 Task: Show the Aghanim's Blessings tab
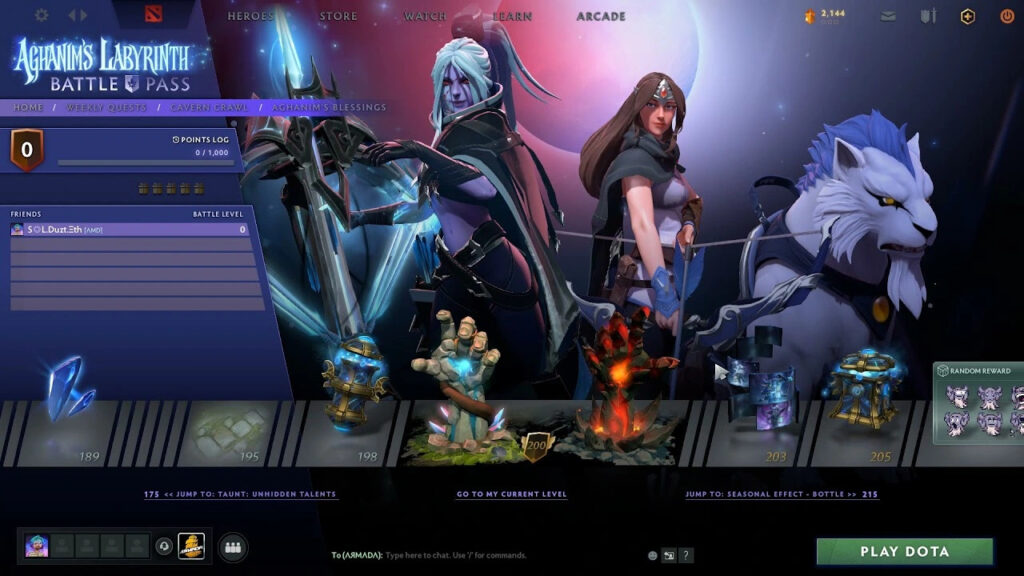click(x=329, y=107)
